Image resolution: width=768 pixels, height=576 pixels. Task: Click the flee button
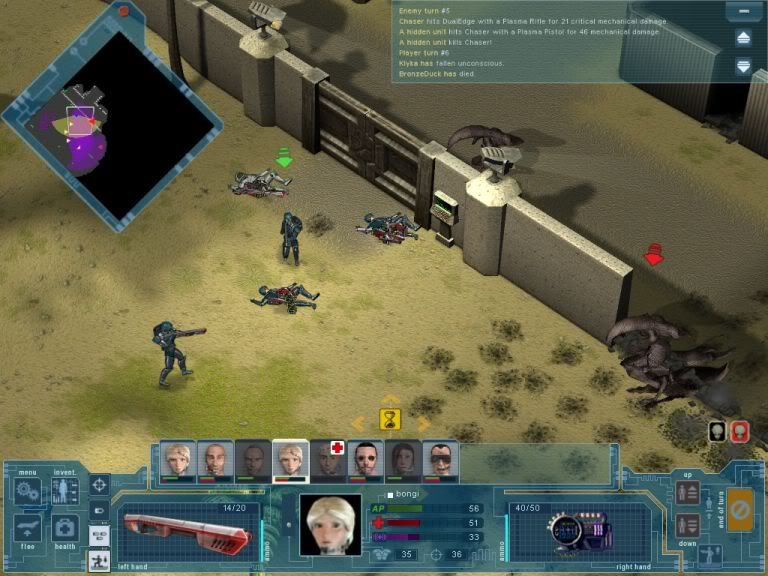click(x=27, y=529)
